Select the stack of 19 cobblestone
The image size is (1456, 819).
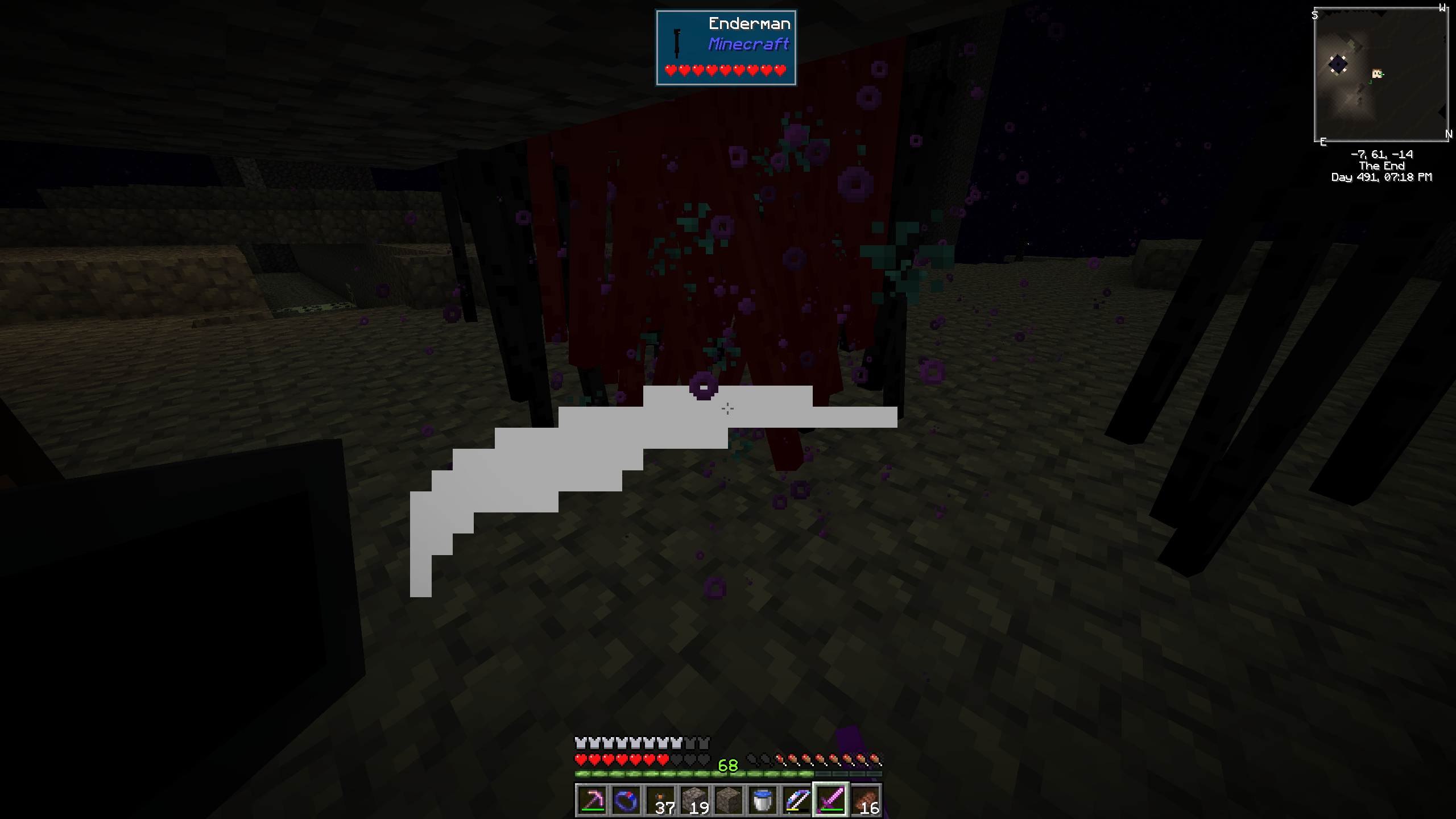pyautogui.click(x=694, y=800)
